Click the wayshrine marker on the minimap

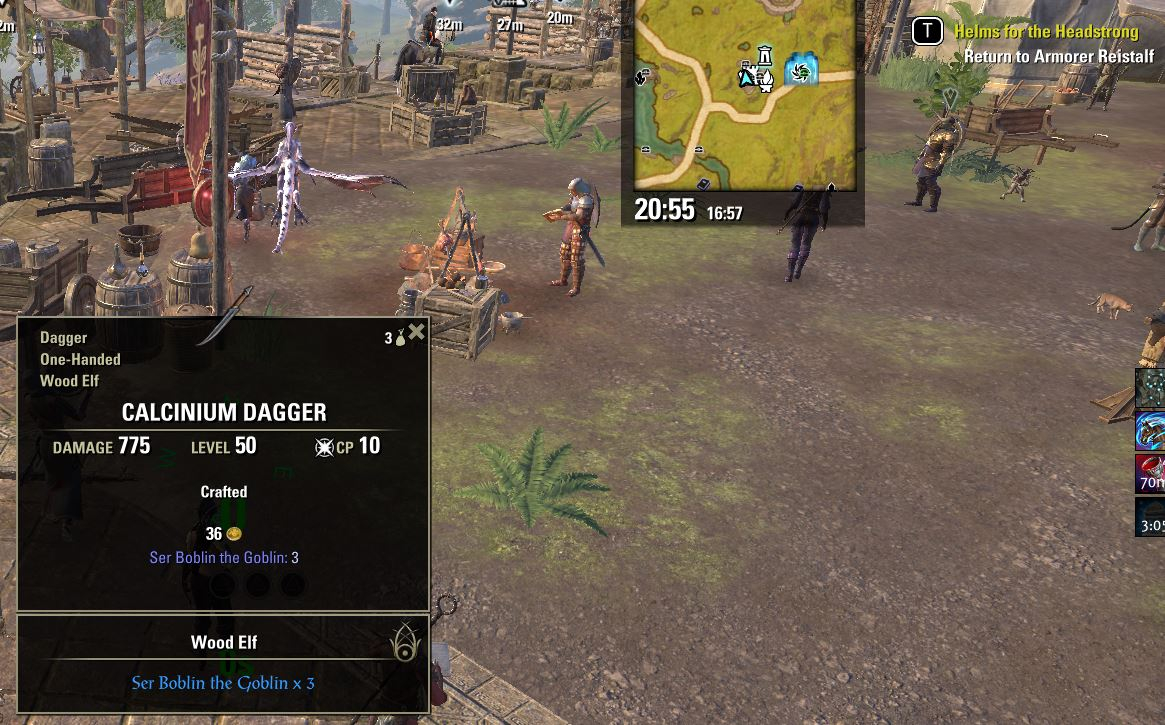point(765,55)
